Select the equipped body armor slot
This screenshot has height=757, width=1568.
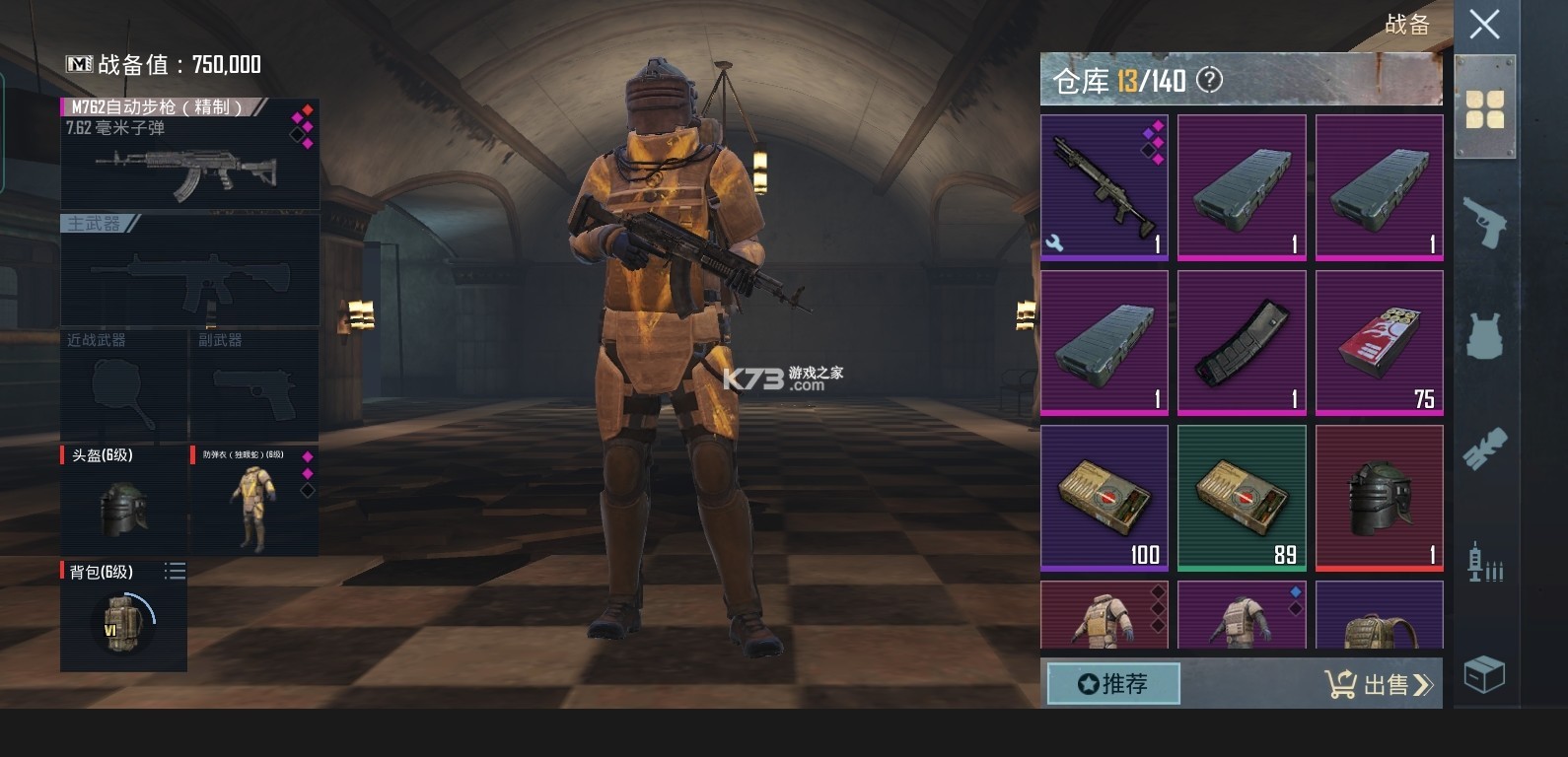[253, 500]
